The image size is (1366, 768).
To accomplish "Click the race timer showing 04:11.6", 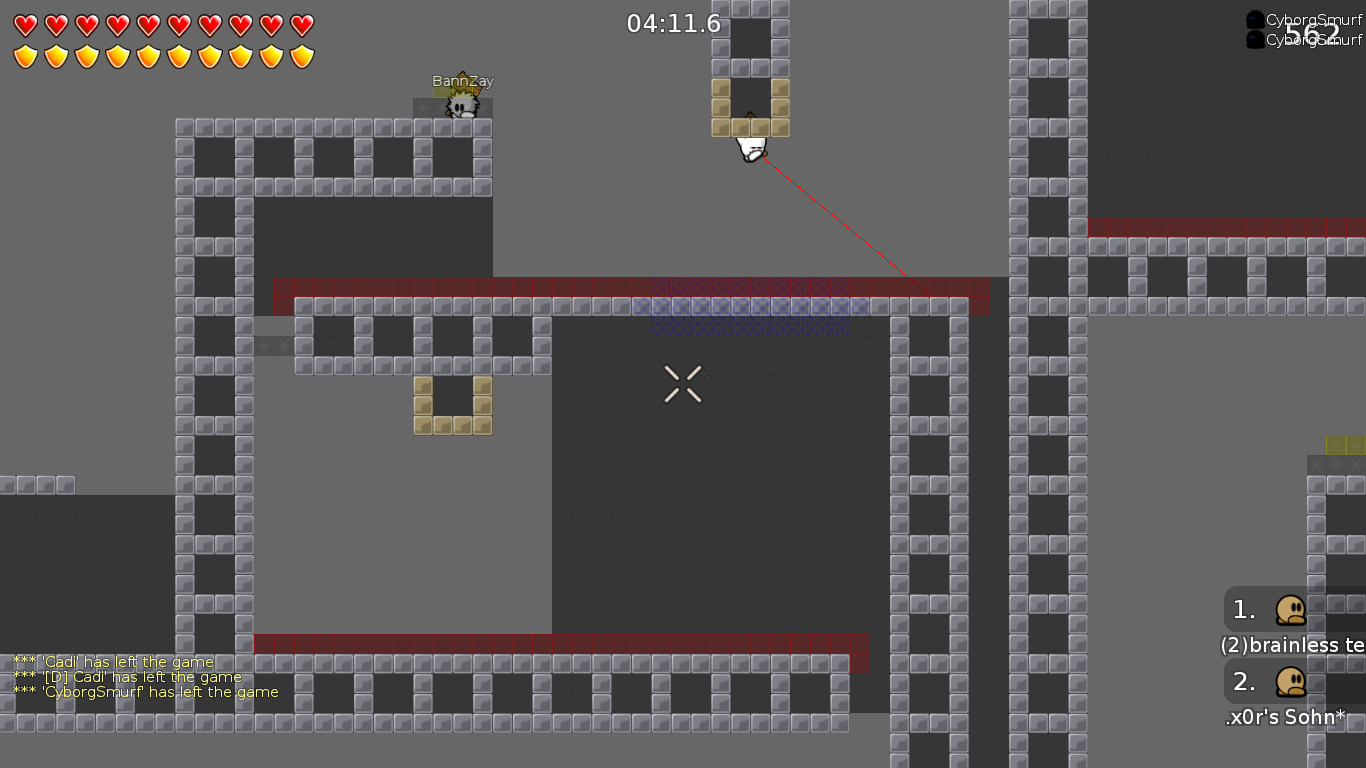I will (672, 24).
